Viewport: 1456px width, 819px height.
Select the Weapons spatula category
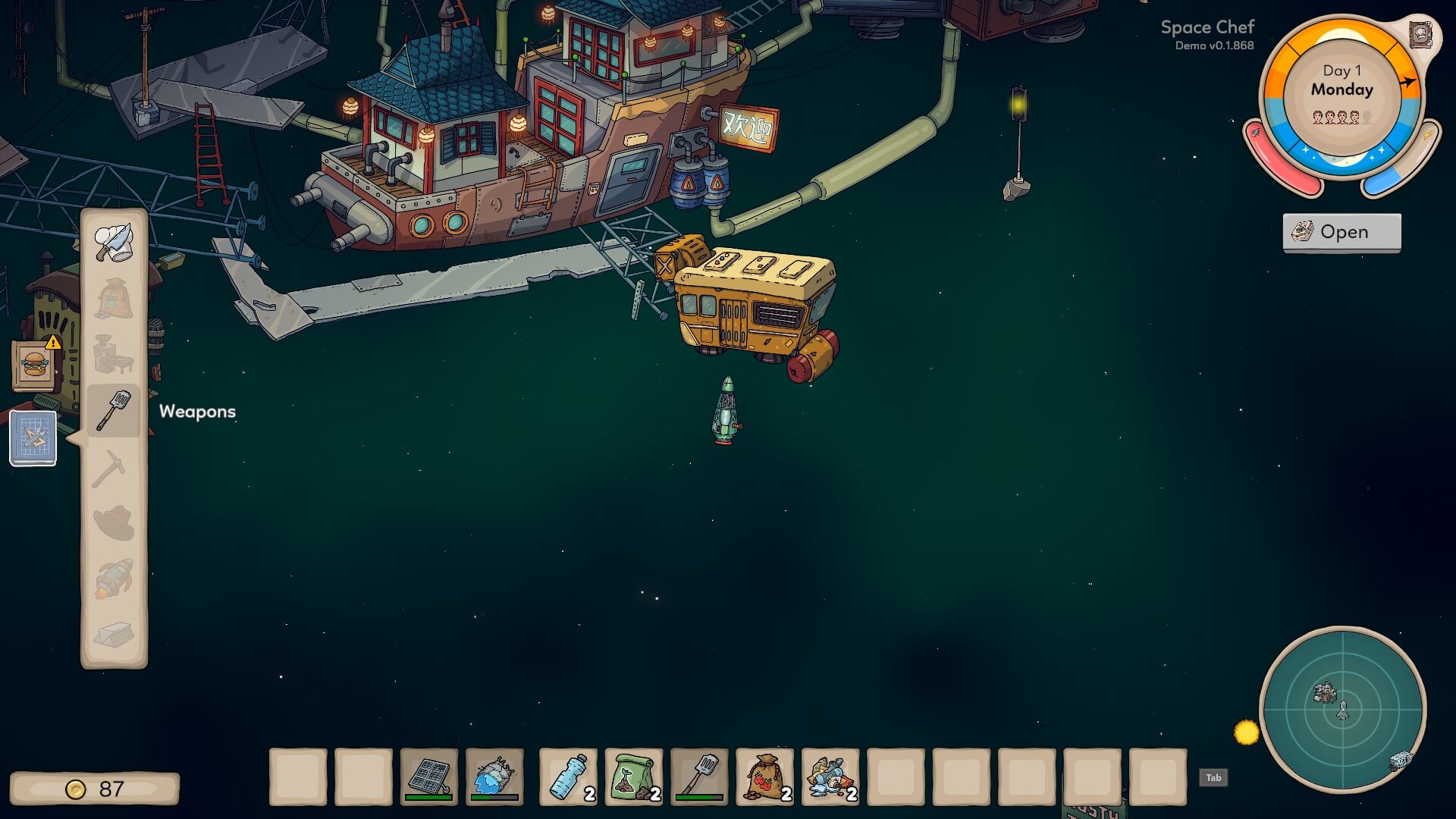[x=114, y=410]
